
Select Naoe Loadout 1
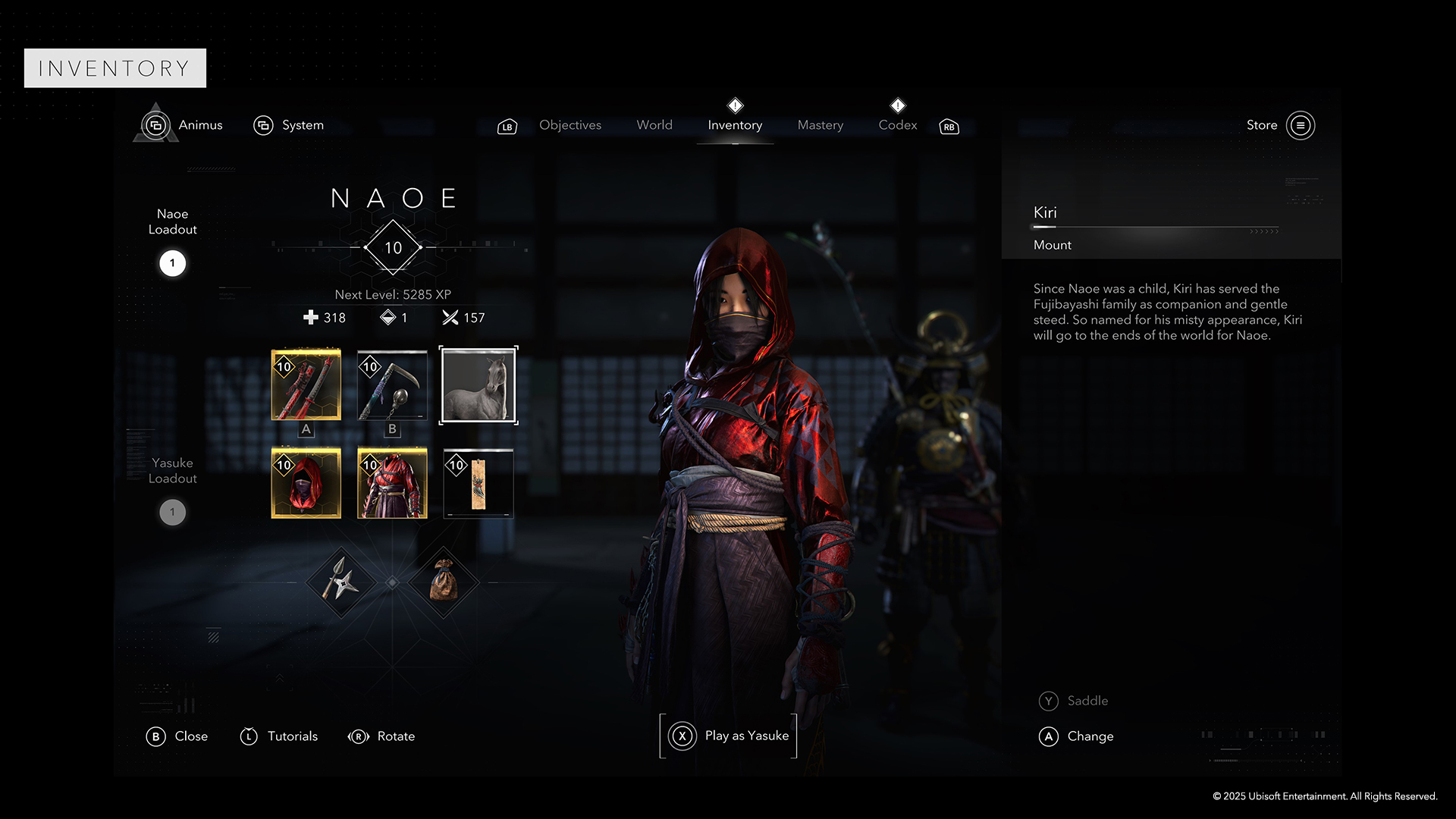[x=172, y=263]
